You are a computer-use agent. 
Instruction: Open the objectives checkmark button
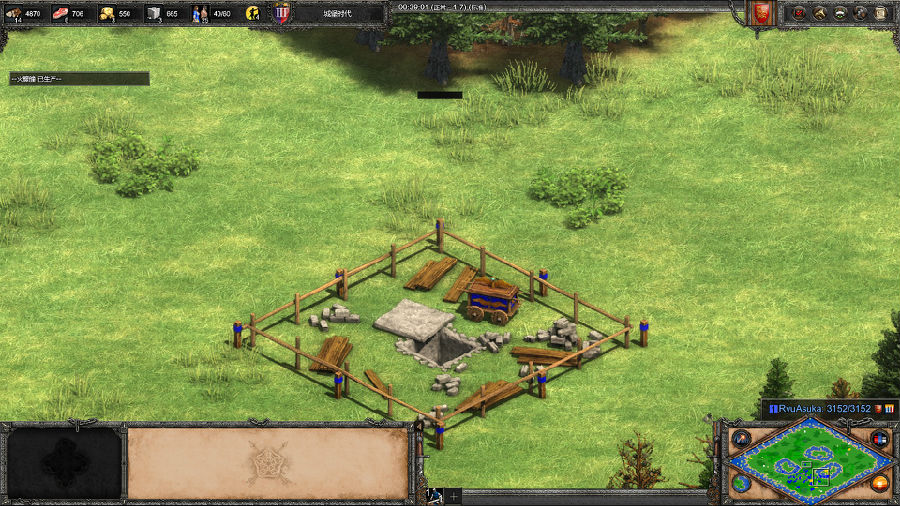[x=799, y=13]
